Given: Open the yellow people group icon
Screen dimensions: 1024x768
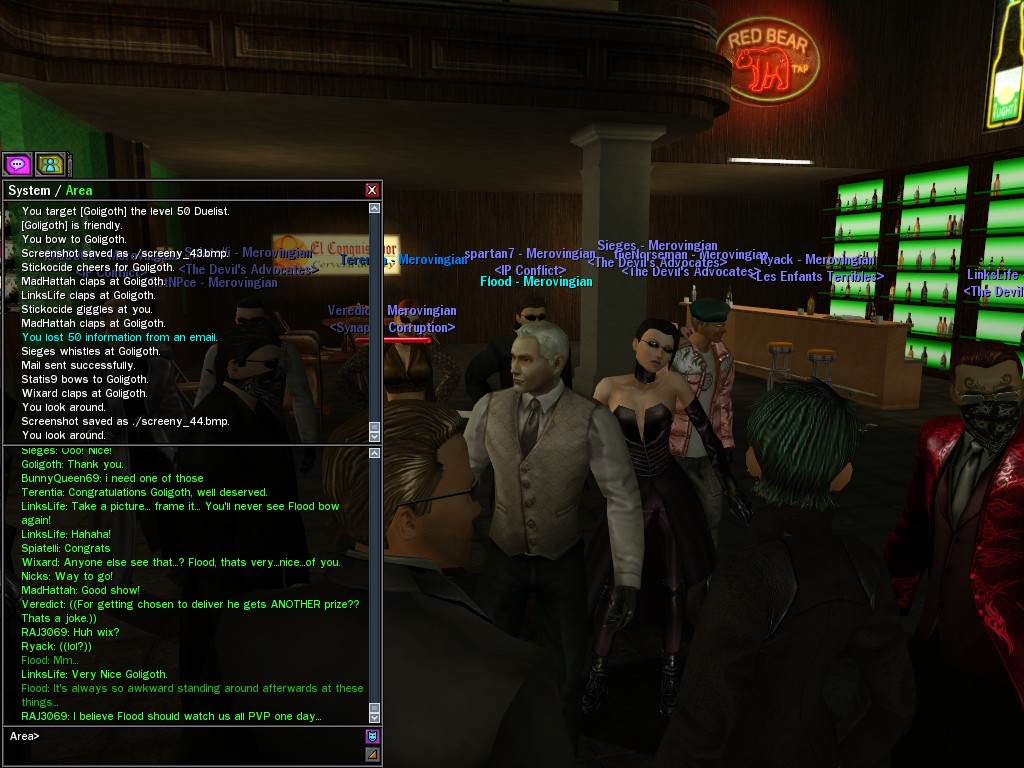Looking at the screenshot, I should [x=50, y=164].
